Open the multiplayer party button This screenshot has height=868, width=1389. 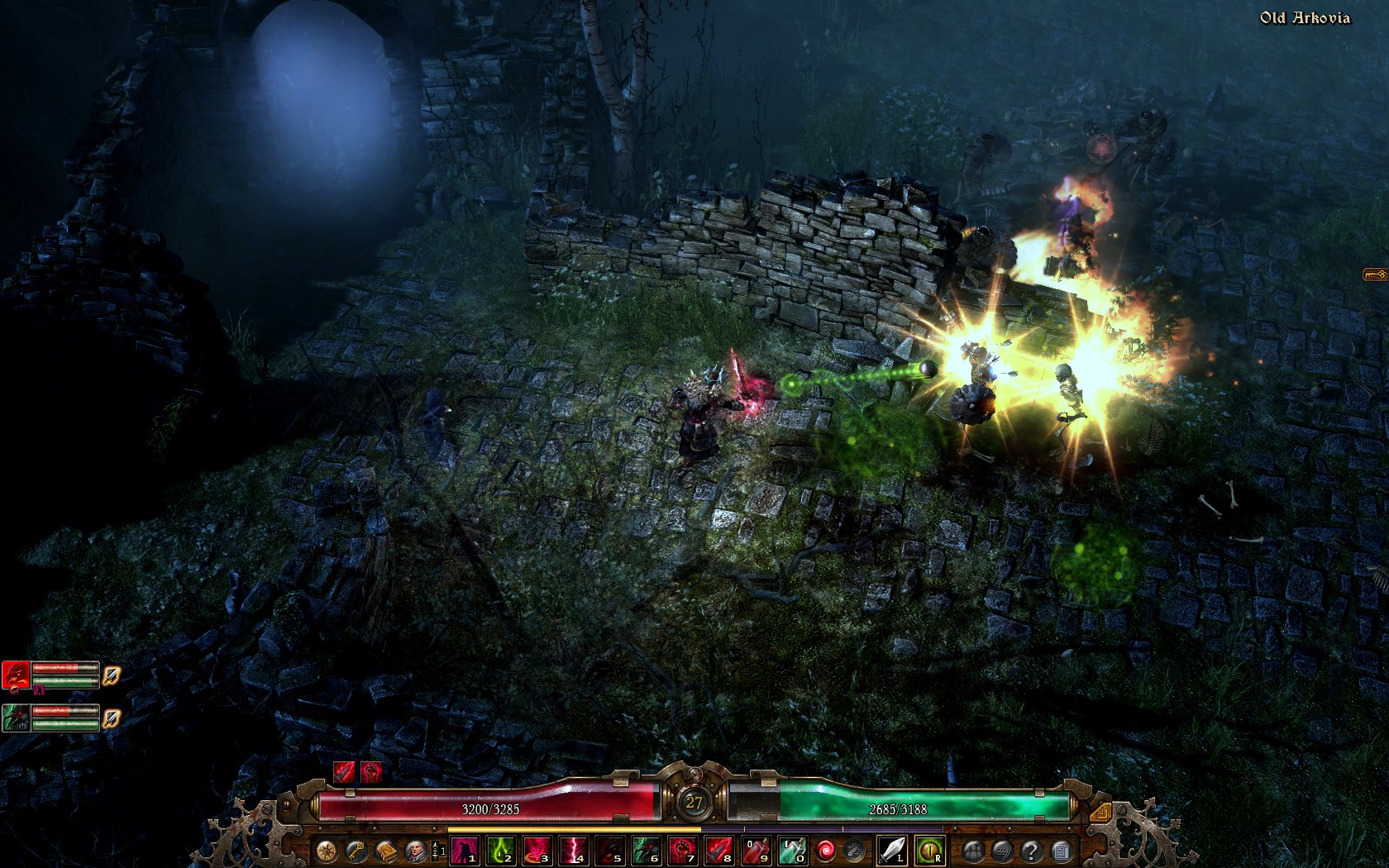tap(973, 850)
